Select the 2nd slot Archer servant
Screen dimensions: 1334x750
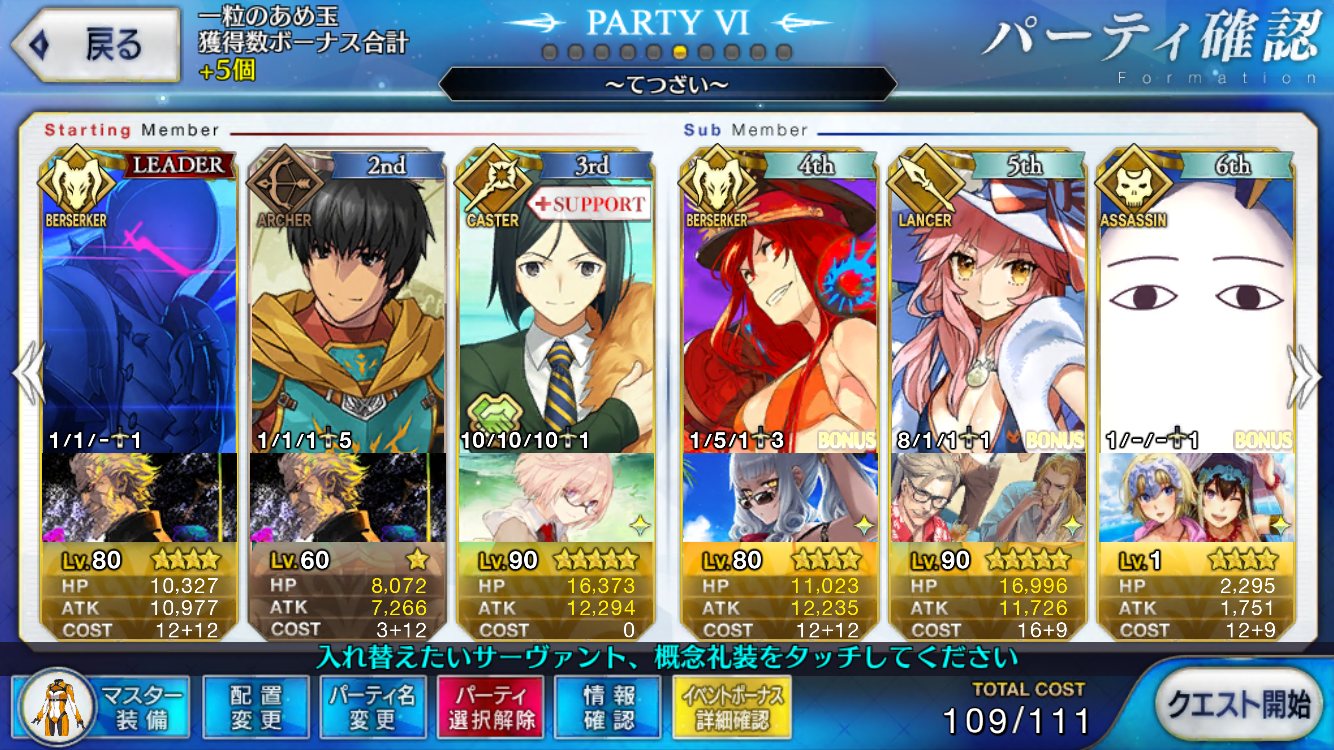(348, 300)
